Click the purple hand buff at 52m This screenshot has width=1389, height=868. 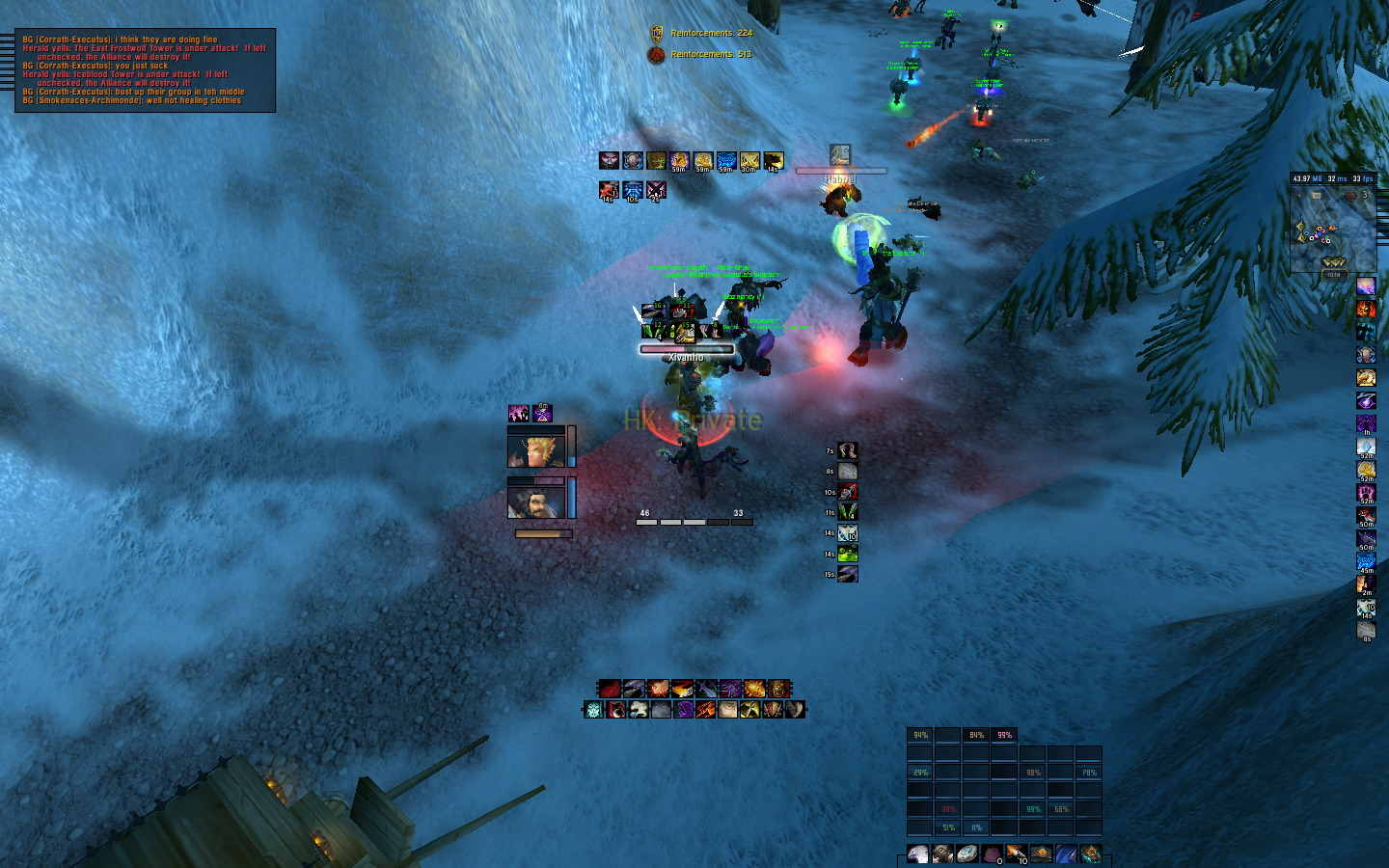pyautogui.click(x=1366, y=493)
